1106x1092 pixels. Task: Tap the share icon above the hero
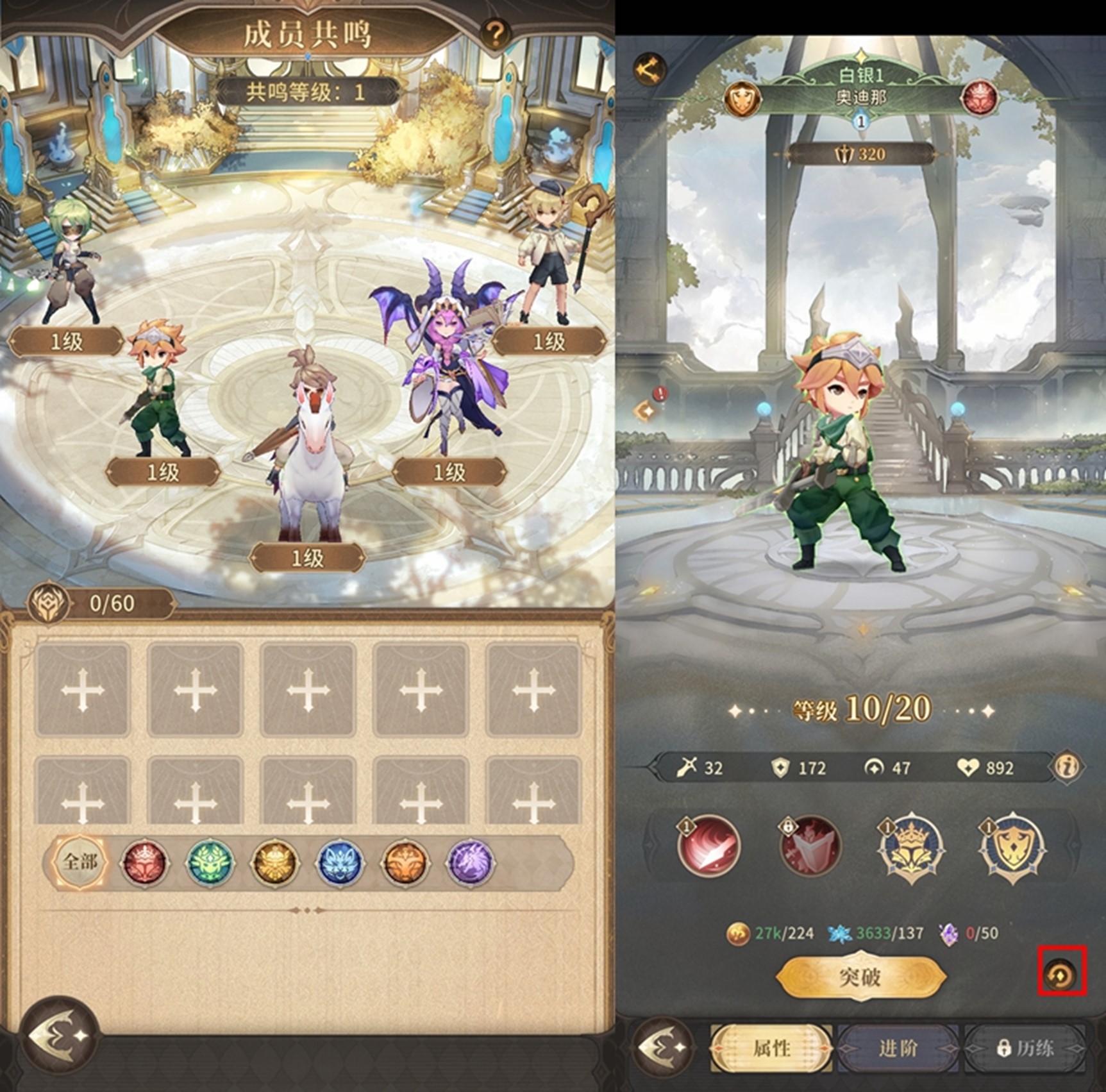tap(649, 67)
